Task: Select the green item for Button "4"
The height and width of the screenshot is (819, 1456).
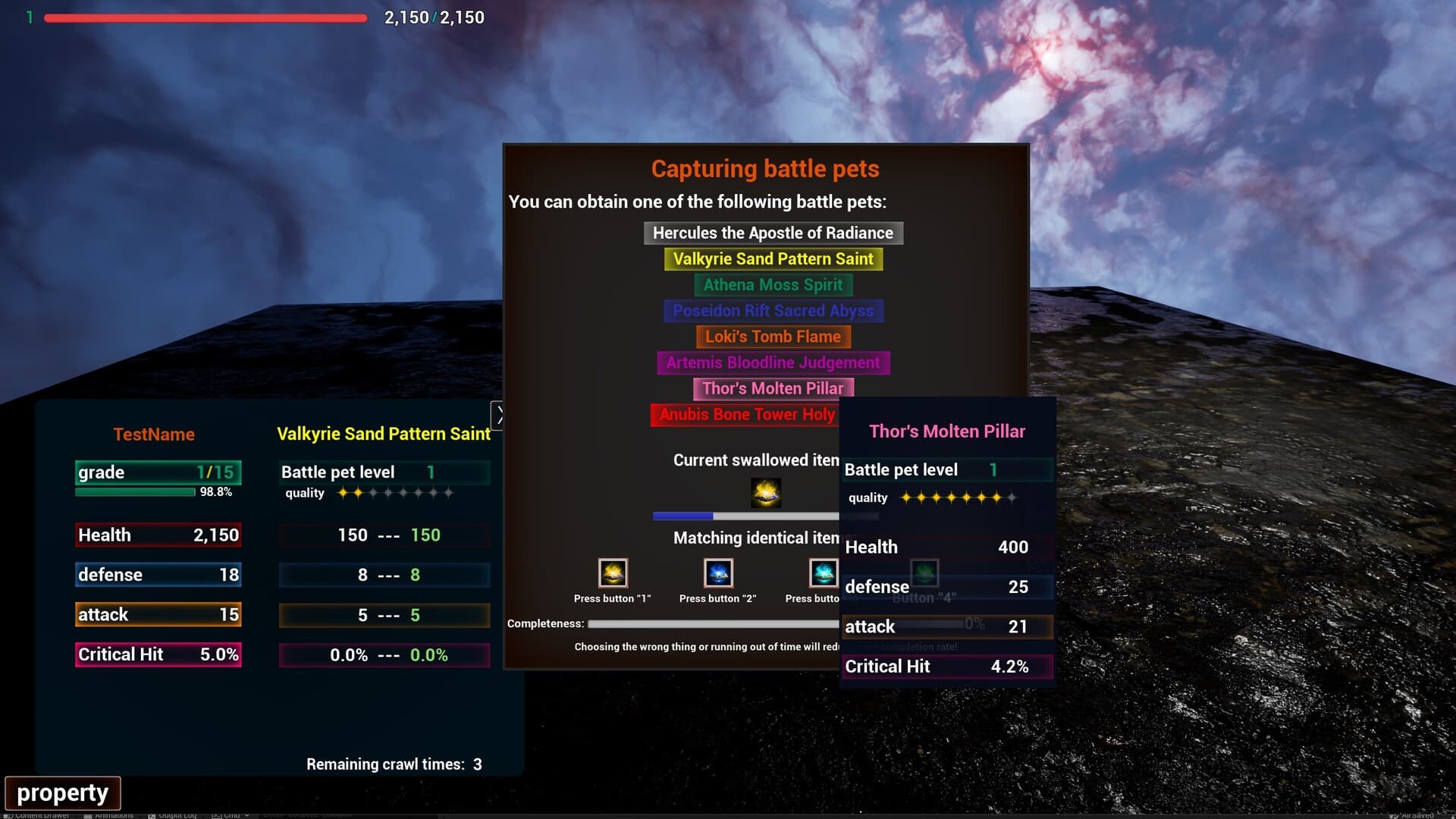Action: (926, 573)
